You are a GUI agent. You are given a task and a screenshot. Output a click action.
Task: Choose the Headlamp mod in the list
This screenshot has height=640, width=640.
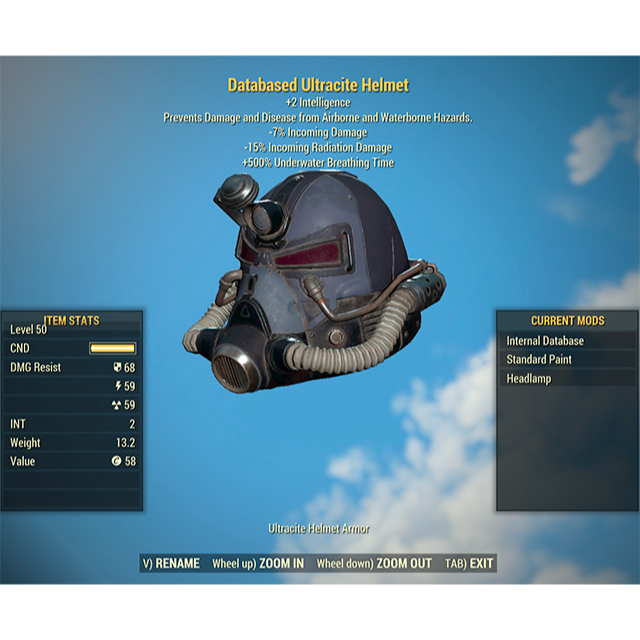click(x=567, y=379)
